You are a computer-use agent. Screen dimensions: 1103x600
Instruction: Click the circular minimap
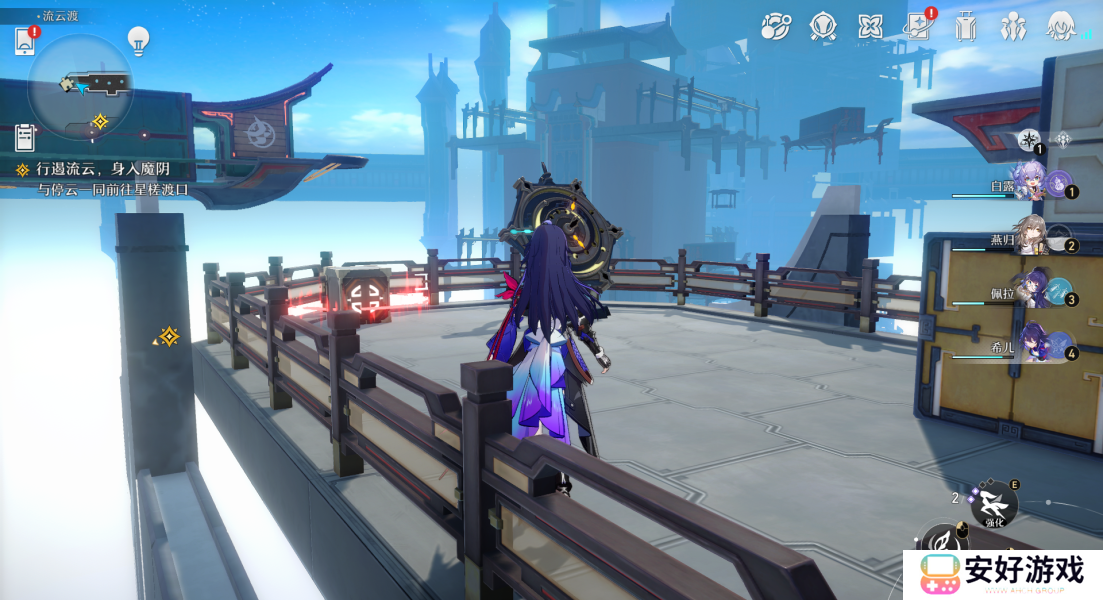tap(81, 87)
